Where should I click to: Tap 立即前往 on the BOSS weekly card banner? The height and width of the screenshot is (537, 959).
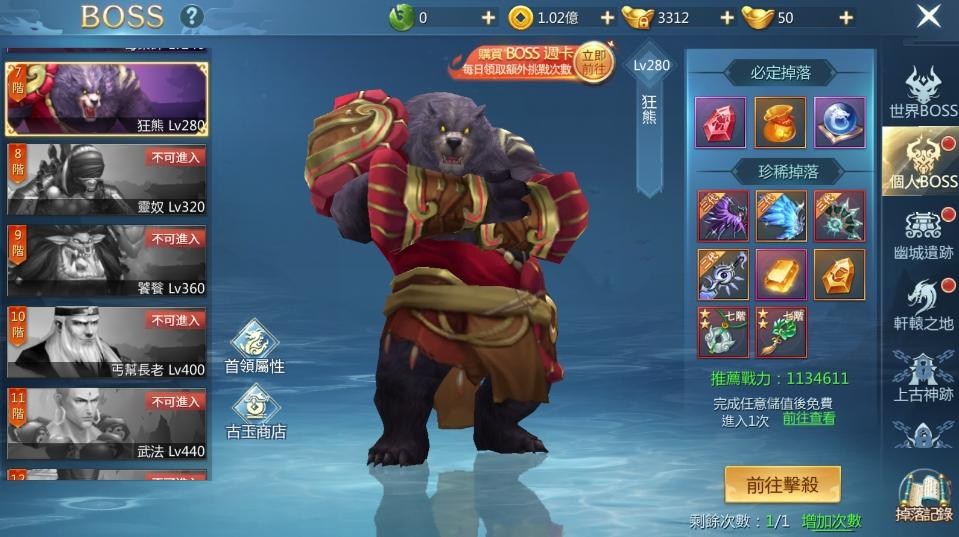pyautogui.click(x=593, y=62)
